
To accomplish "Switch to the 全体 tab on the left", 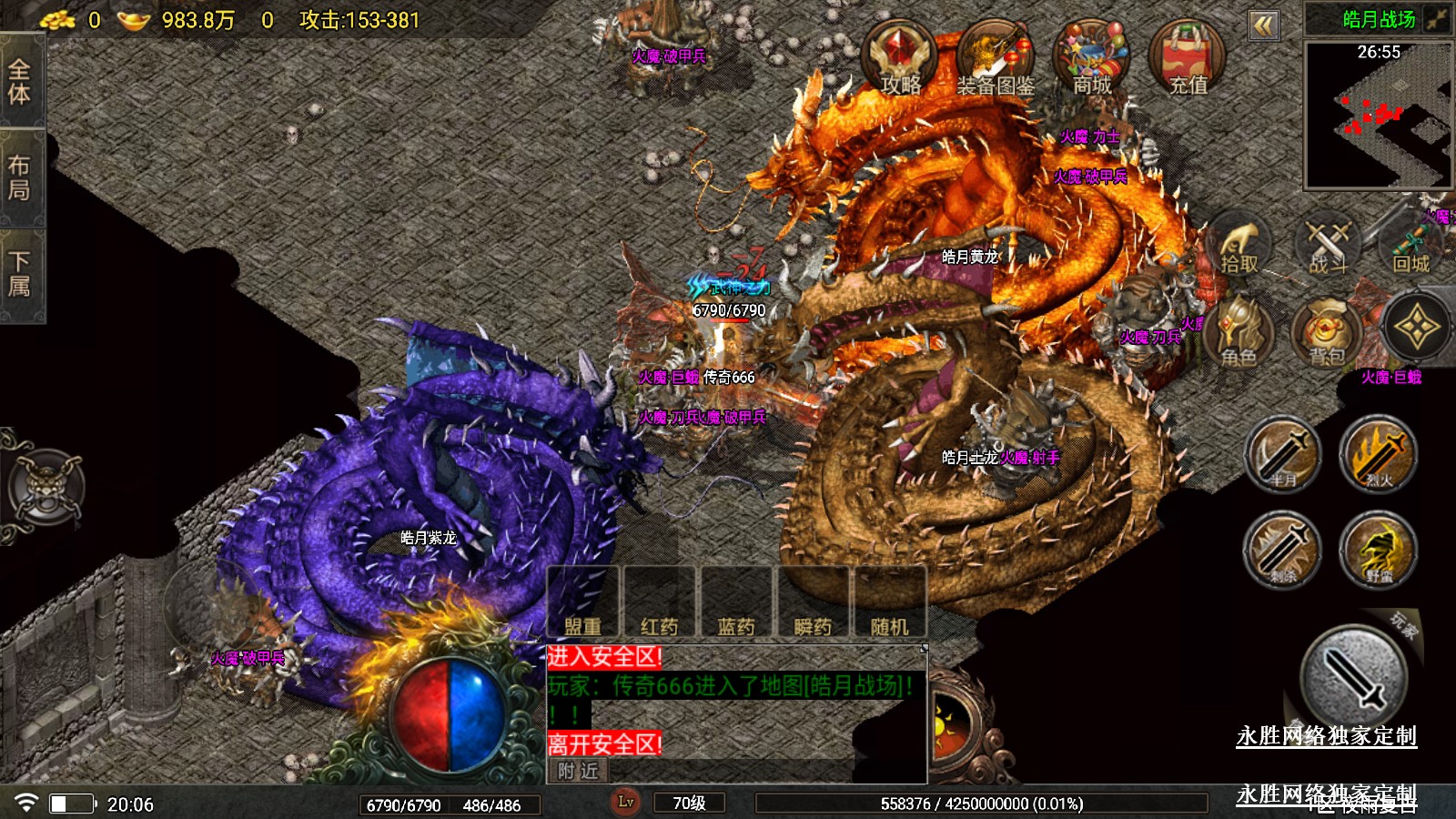I will 20,82.
